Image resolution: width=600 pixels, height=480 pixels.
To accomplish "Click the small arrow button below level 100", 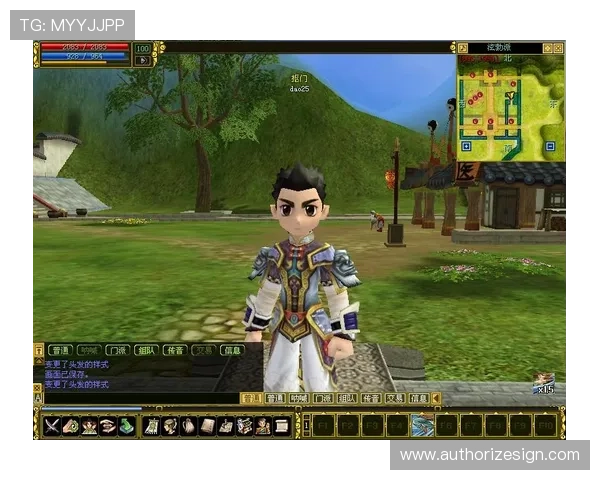I will click(x=143, y=60).
